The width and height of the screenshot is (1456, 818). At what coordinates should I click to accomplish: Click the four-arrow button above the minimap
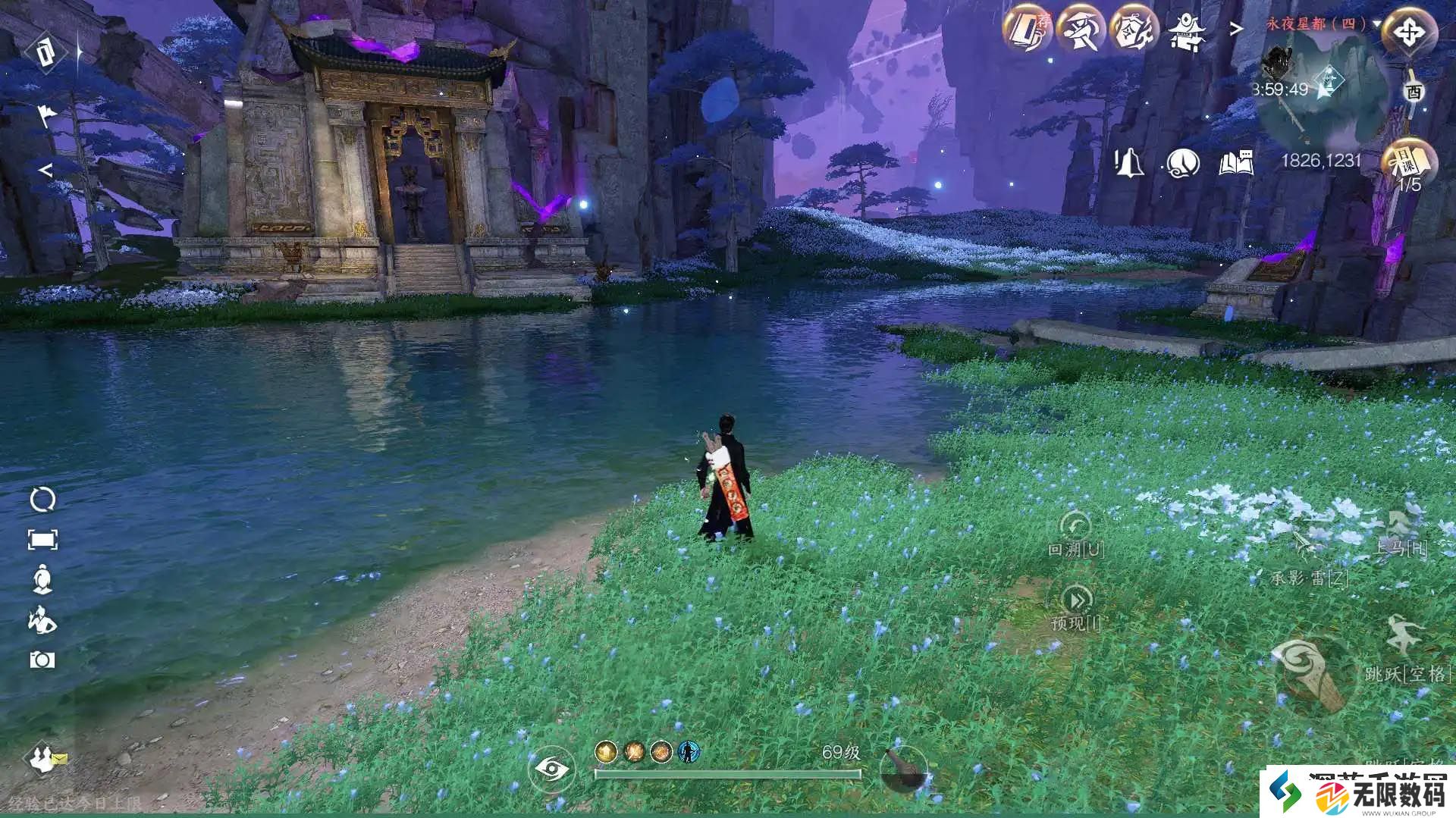coord(1409,33)
